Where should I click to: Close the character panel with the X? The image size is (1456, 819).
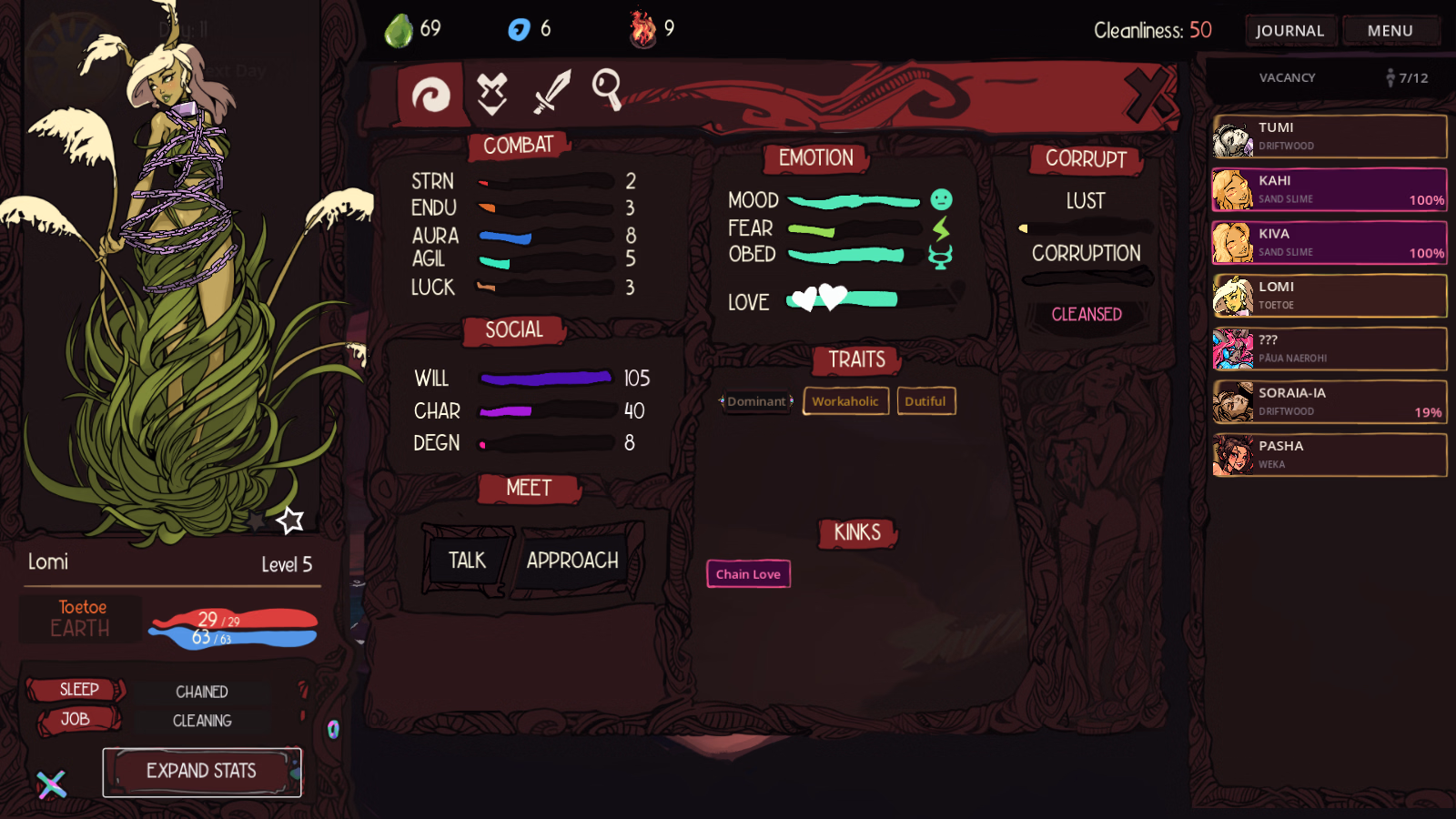1148,94
